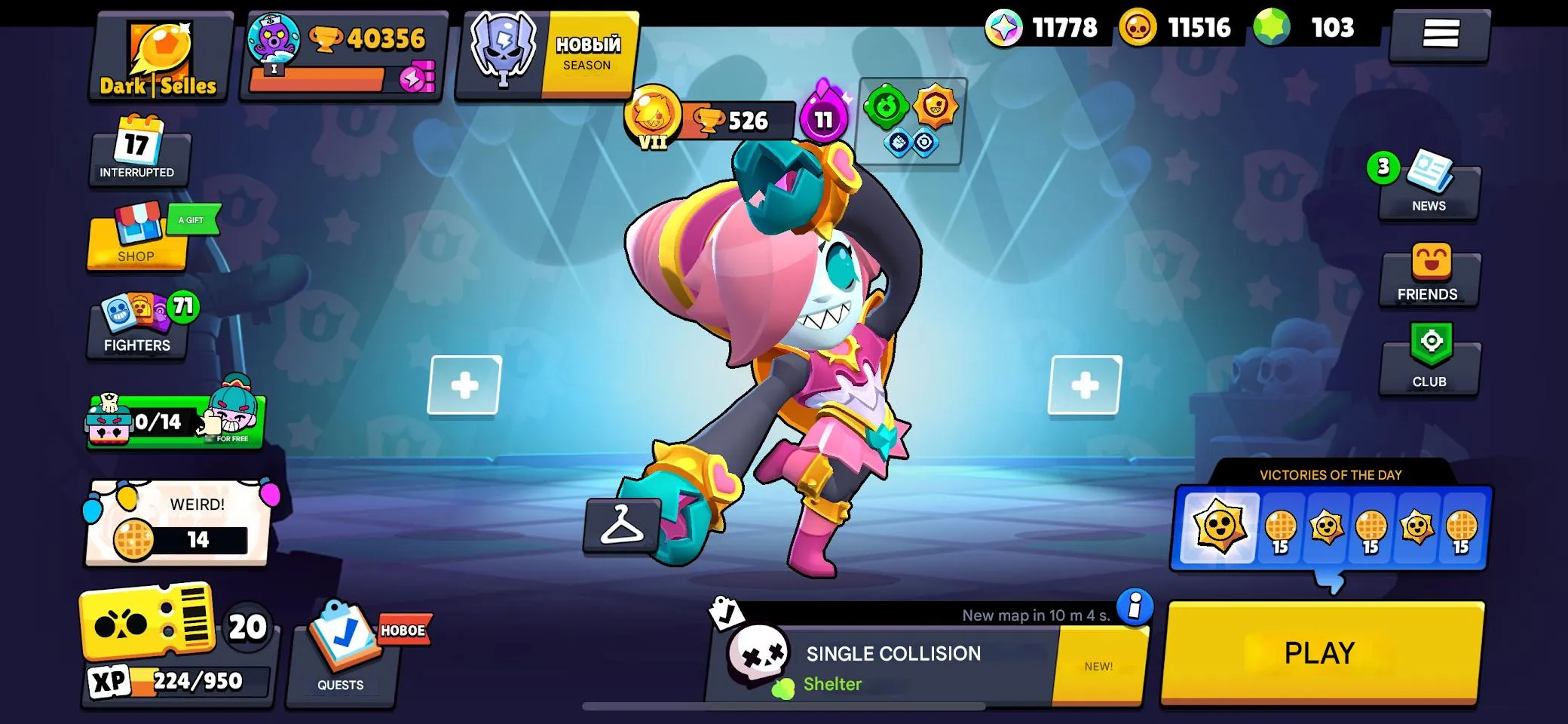This screenshot has width=1568, height=724.
Task: Click the gold star power icon
Action: pos(935,105)
